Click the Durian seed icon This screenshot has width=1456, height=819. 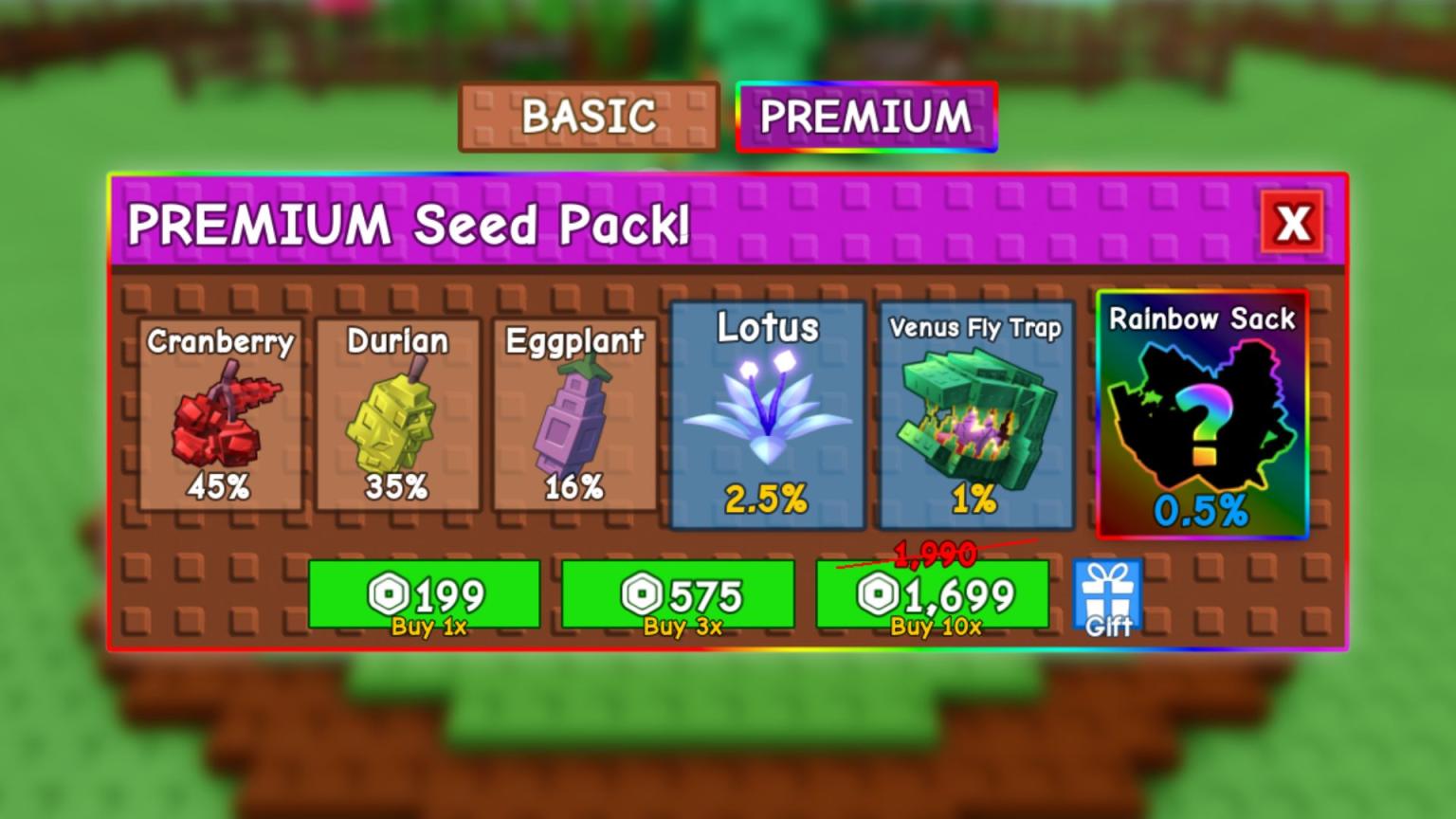397,417
